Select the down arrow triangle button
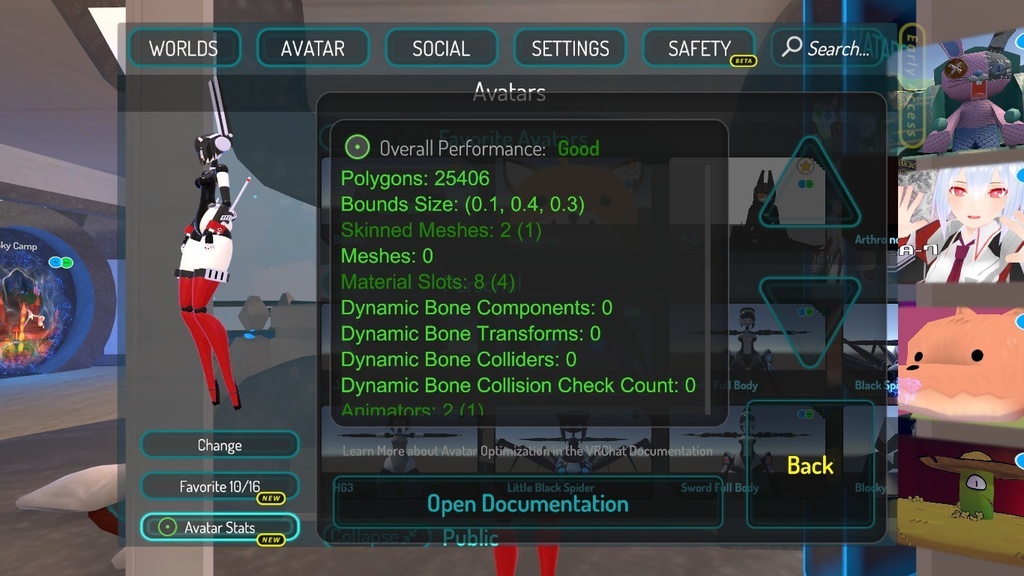This screenshot has height=576, width=1024. point(809,320)
